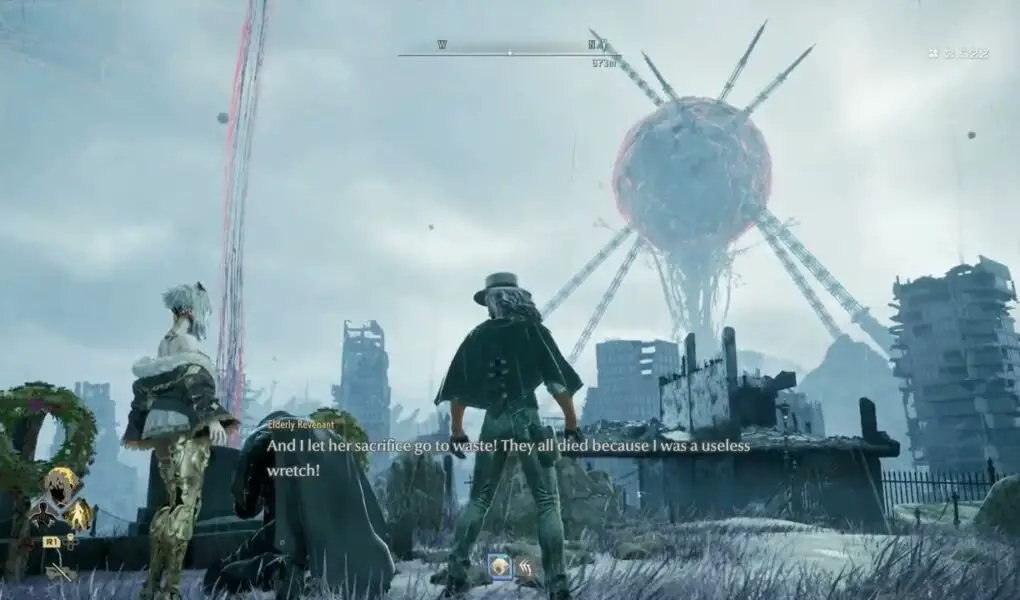Image resolution: width=1020 pixels, height=600 pixels.
Task: Click the triple chevron skip icon
Action: pos(524,567)
